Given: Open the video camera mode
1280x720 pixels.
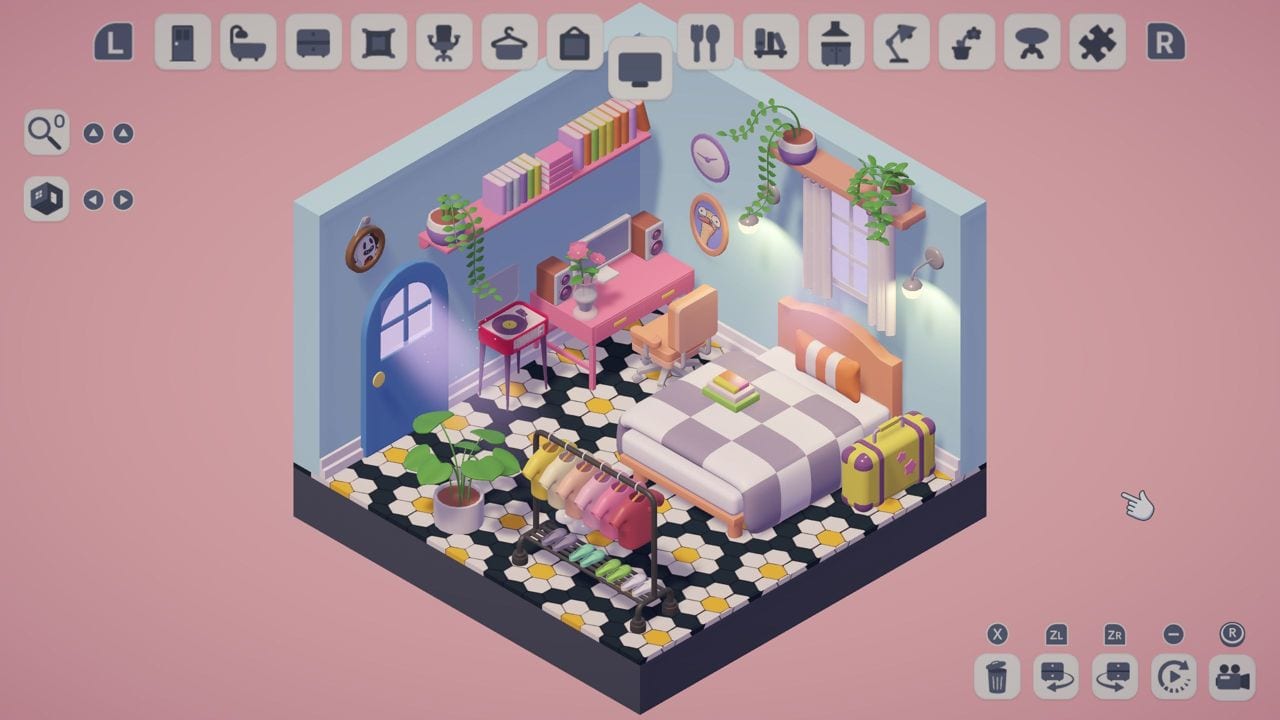Looking at the screenshot, I should [x=1232, y=677].
